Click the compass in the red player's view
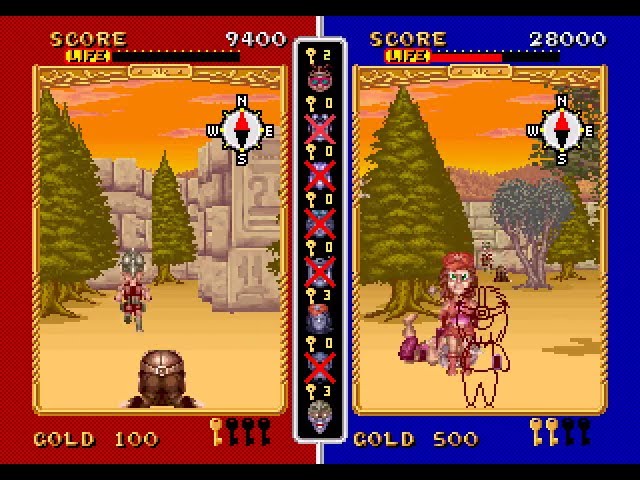Image resolution: width=640 pixels, height=480 pixels. [x=240, y=127]
